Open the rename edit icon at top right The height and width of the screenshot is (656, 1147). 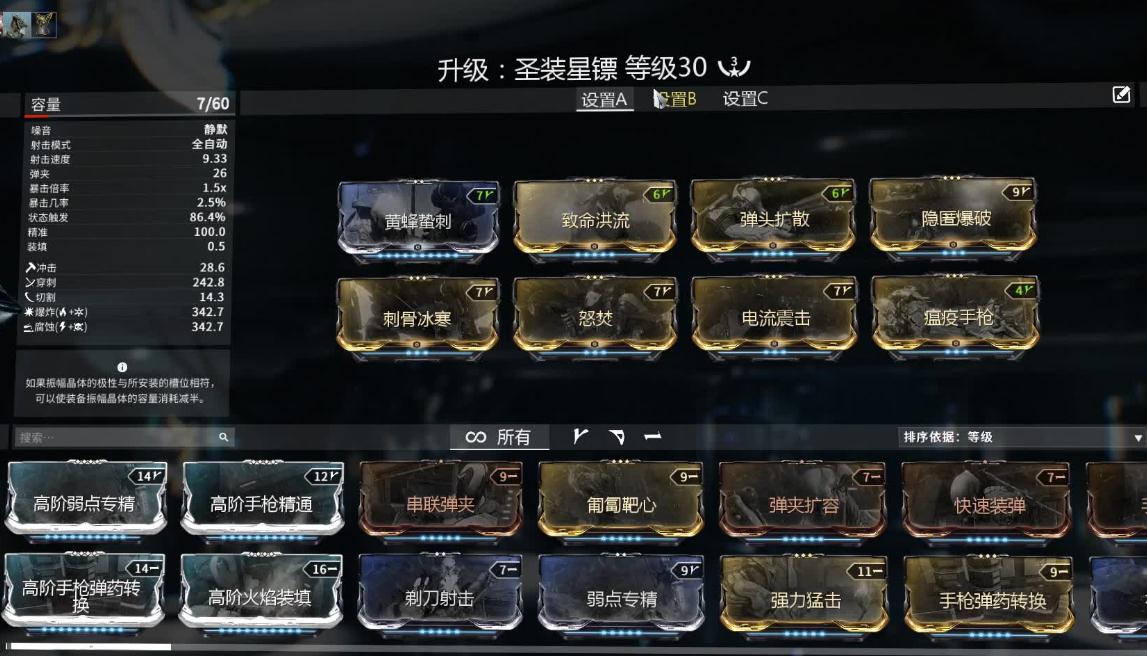point(1121,95)
